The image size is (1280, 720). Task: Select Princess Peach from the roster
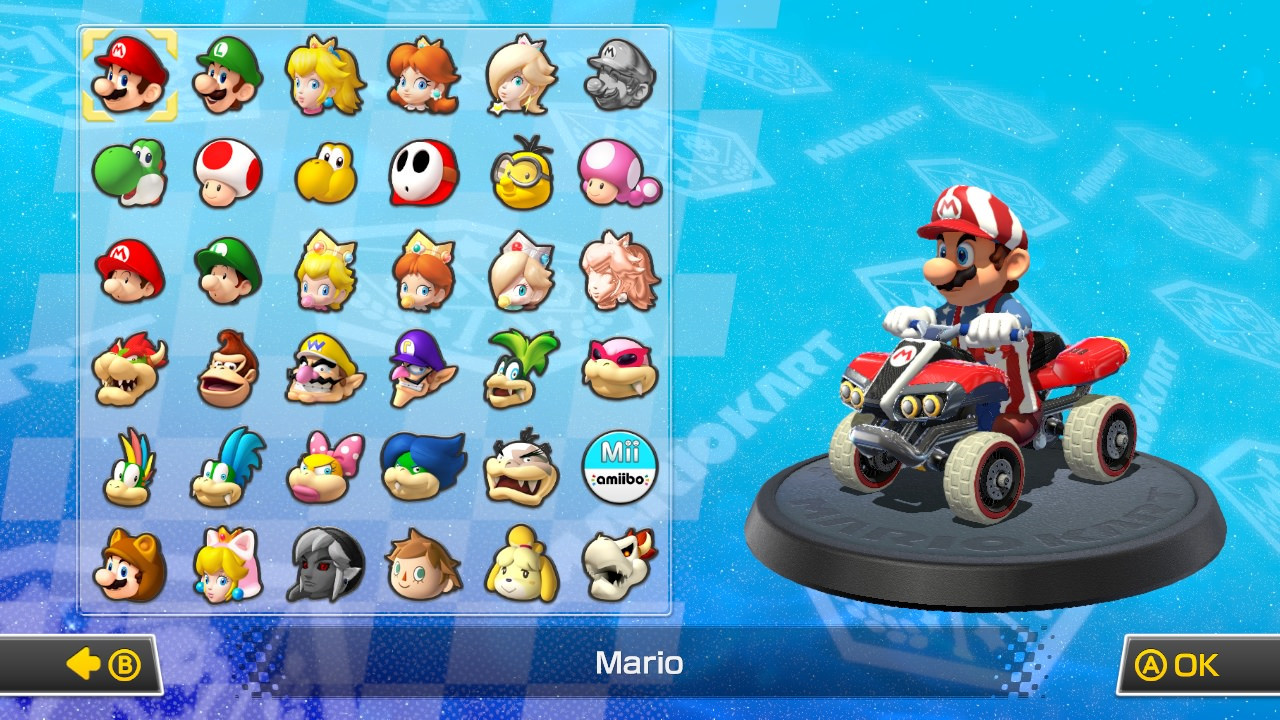[x=324, y=75]
